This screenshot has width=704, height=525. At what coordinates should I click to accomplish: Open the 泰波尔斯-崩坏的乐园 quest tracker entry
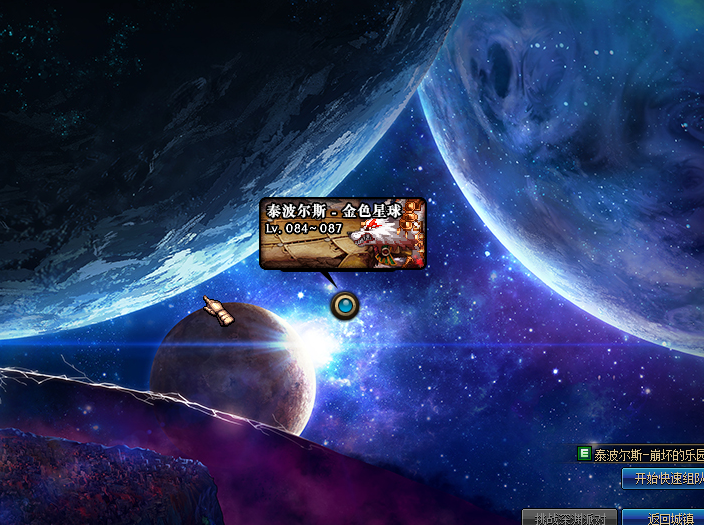tap(646, 455)
